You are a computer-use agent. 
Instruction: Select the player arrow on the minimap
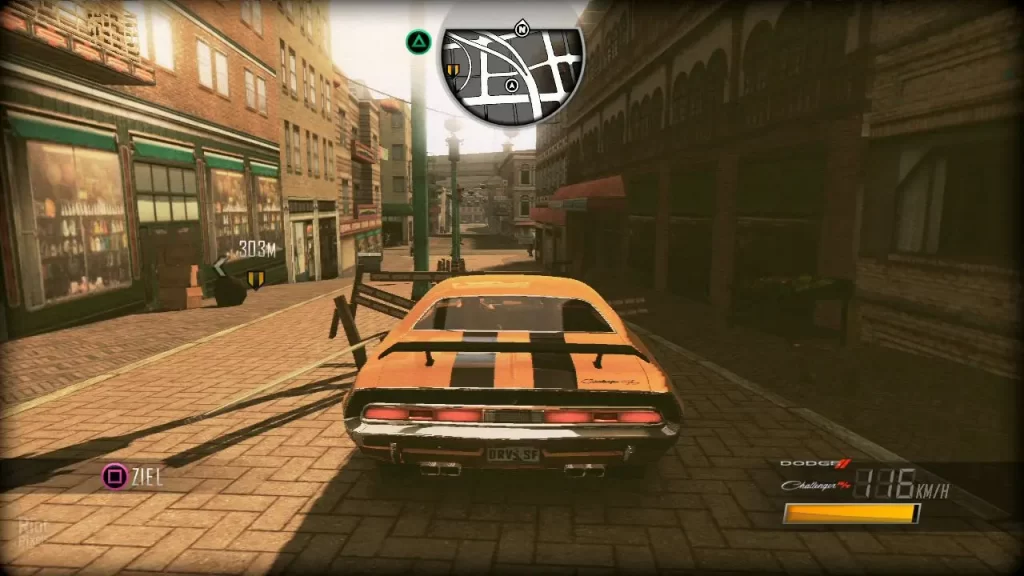512,87
